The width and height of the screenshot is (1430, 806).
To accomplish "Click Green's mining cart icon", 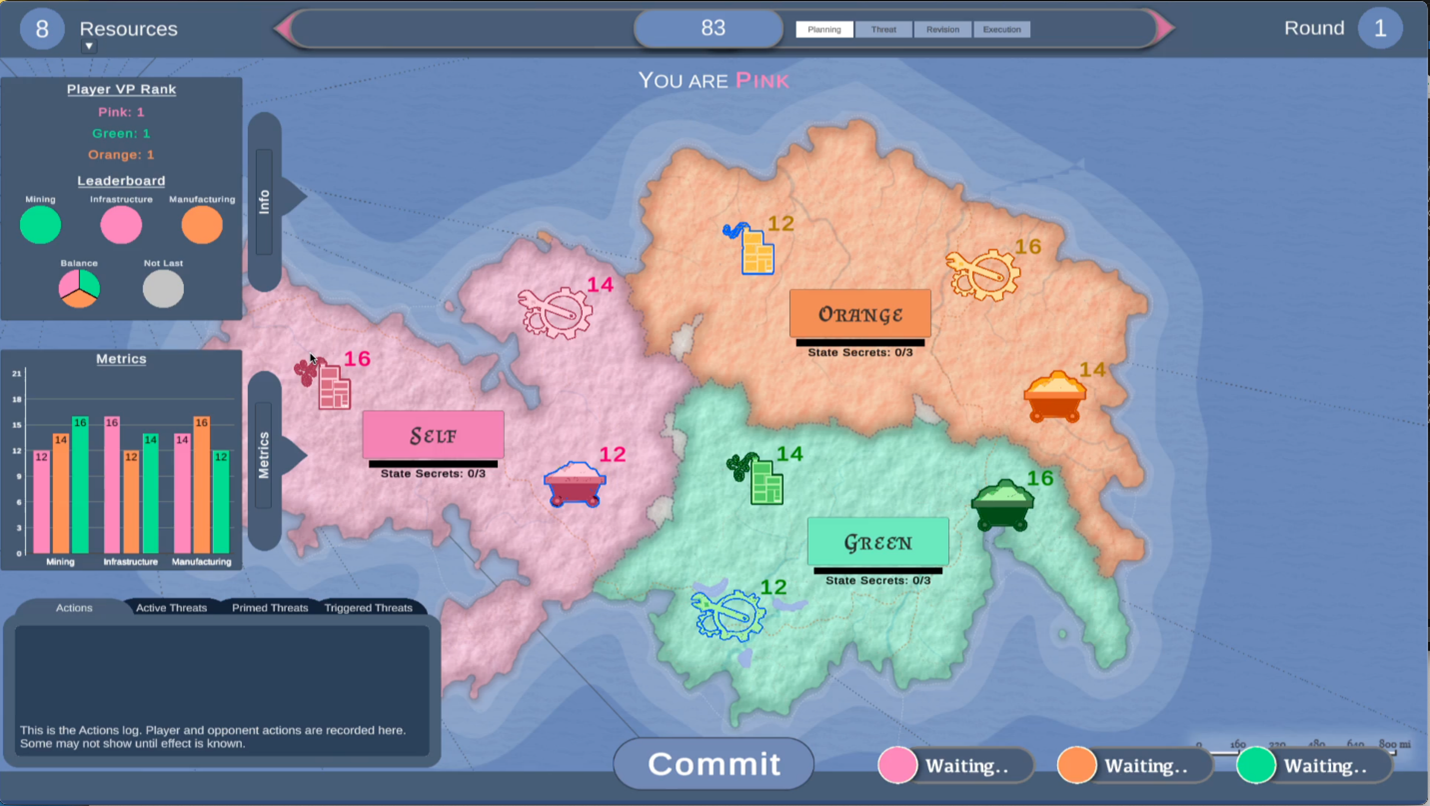I will pyautogui.click(x=1003, y=505).
